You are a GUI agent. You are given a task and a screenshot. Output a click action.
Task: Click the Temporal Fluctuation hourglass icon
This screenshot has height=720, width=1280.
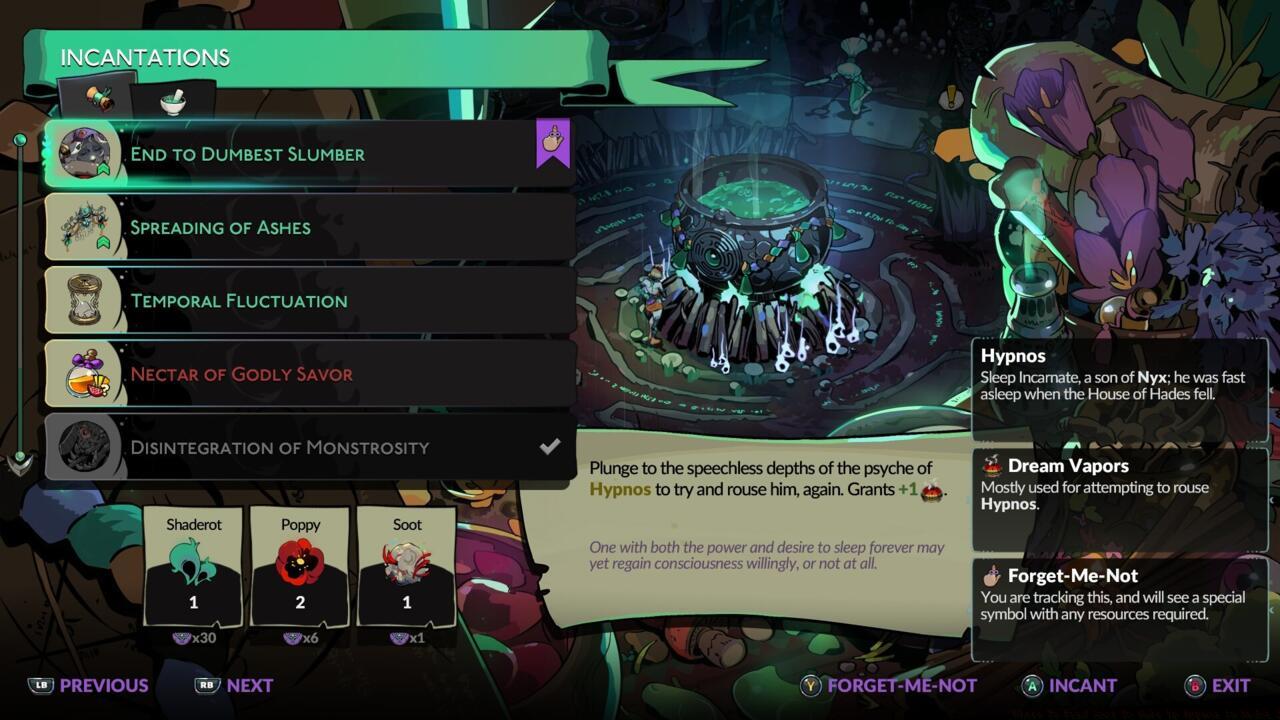tap(85, 300)
